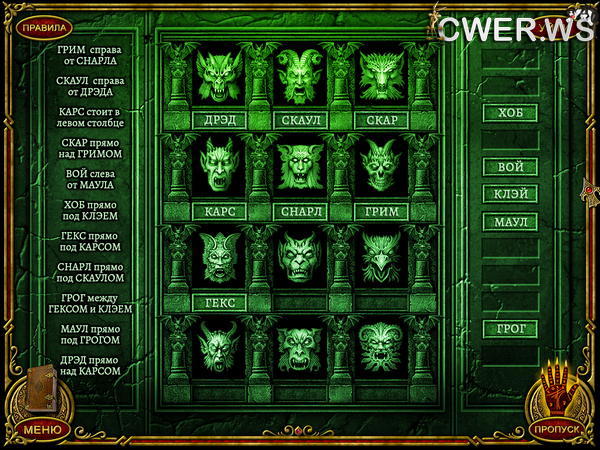The height and width of the screenshot is (450, 600).
Task: Select the ВОЙ name tile
Action: pos(510,167)
